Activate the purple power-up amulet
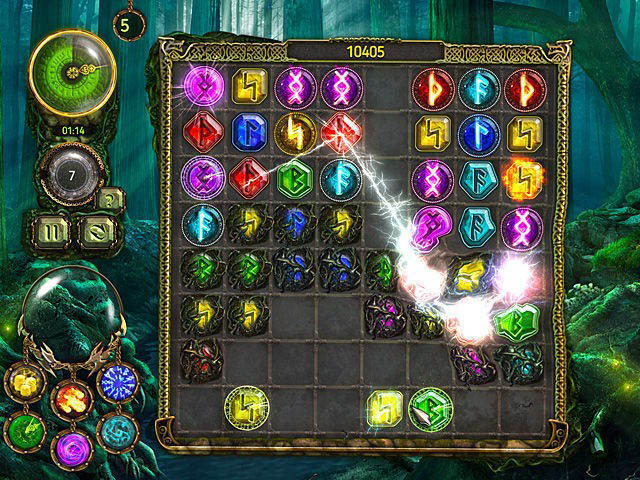 [x=71, y=445]
